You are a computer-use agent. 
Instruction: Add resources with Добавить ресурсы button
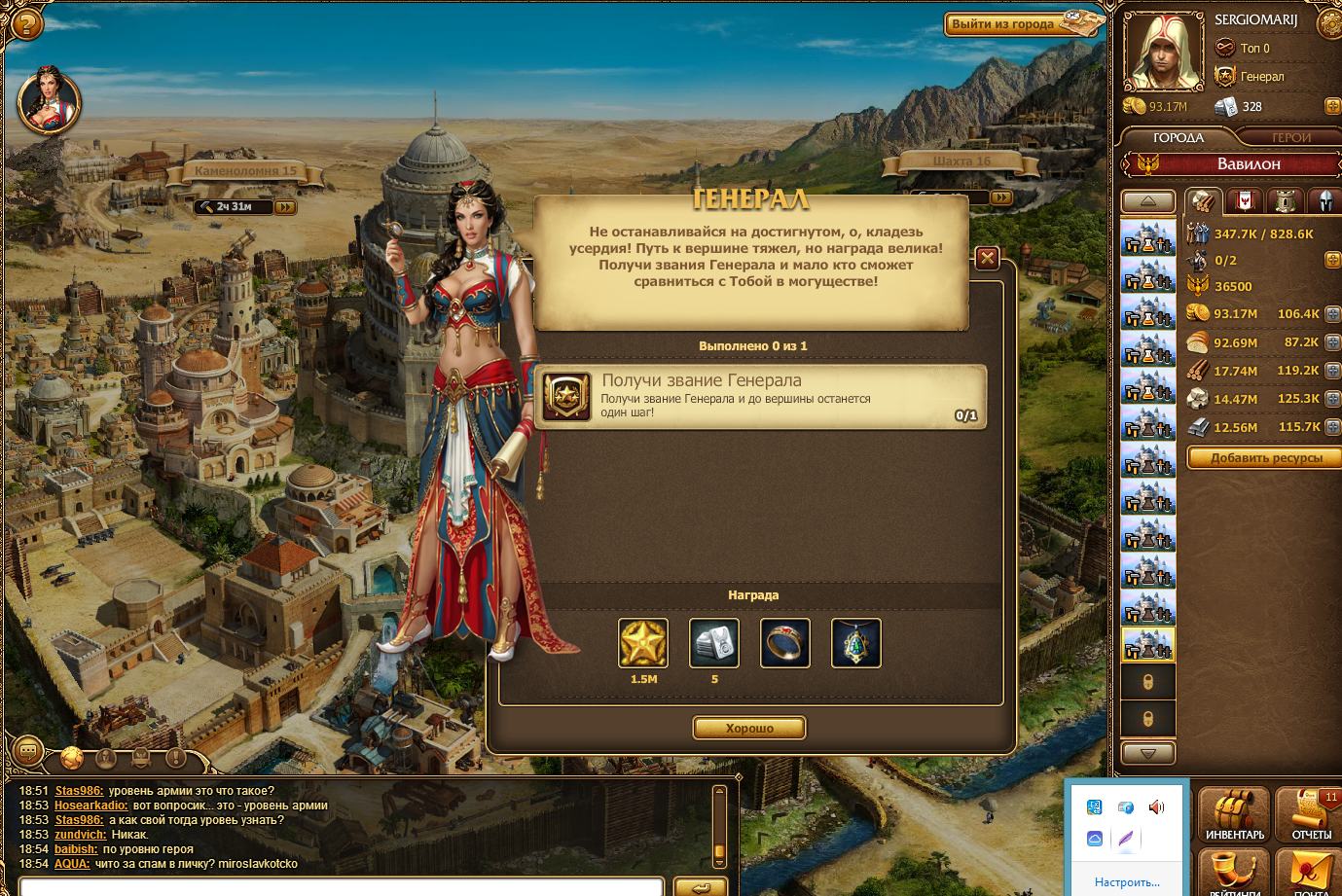1266,458
